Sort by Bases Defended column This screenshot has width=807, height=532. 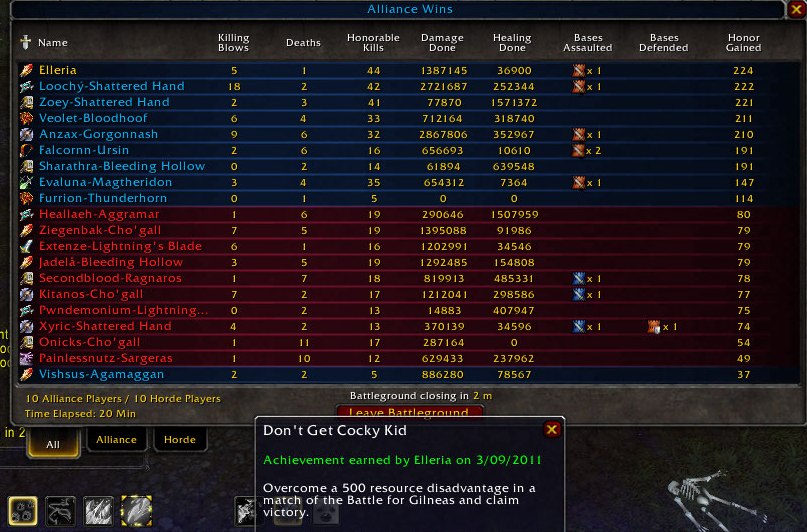tap(662, 43)
